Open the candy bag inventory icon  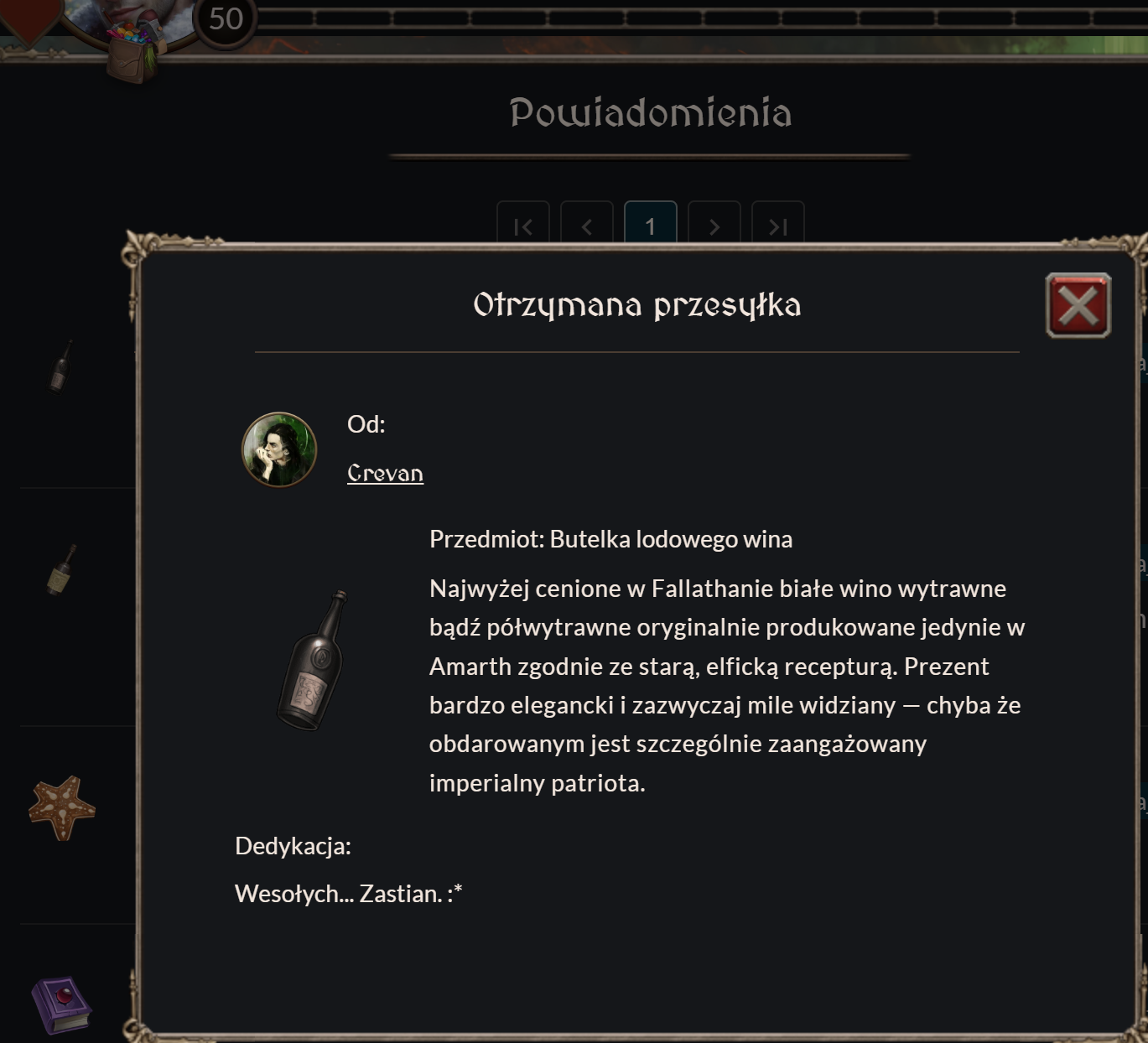135,50
